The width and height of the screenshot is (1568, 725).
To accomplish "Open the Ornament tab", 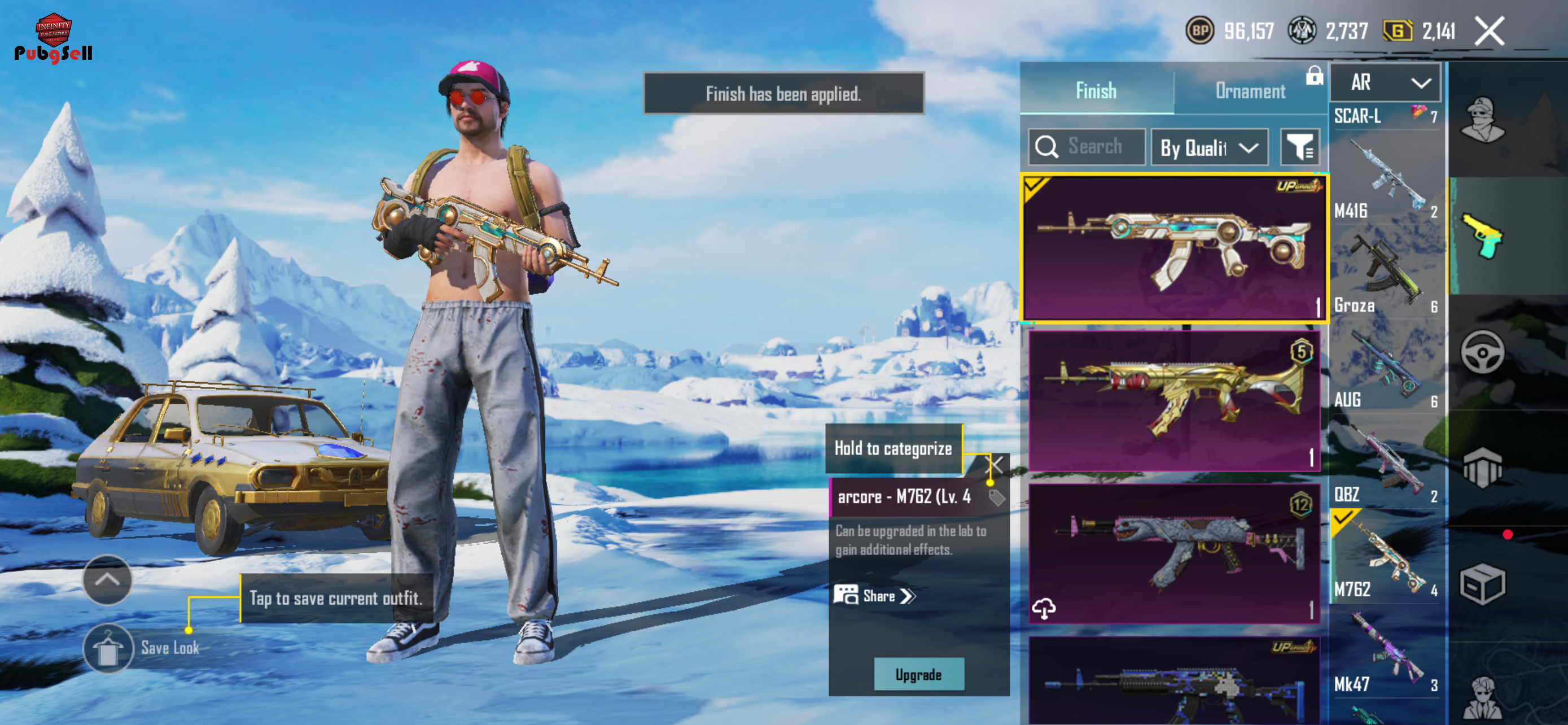I will (x=1250, y=91).
